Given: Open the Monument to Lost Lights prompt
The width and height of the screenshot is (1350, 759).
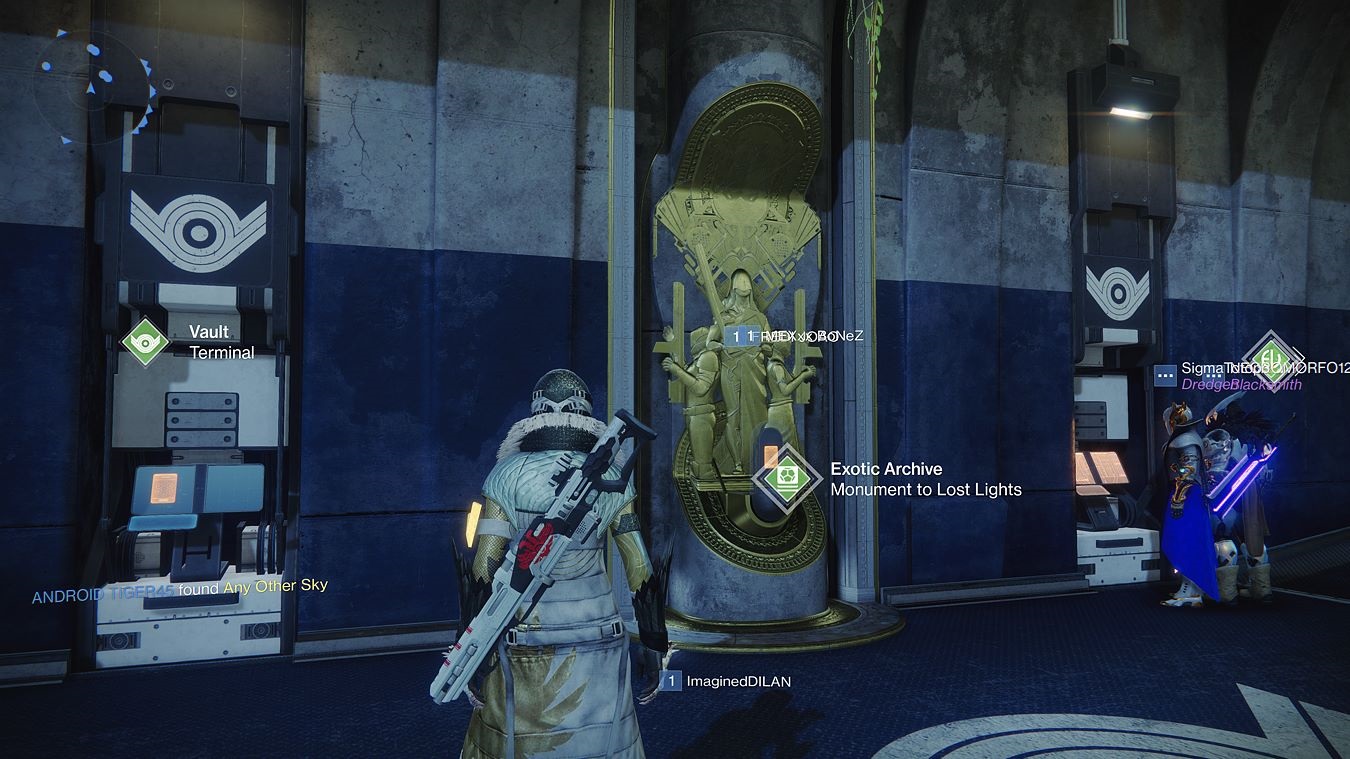Looking at the screenshot, I should click(925, 490).
